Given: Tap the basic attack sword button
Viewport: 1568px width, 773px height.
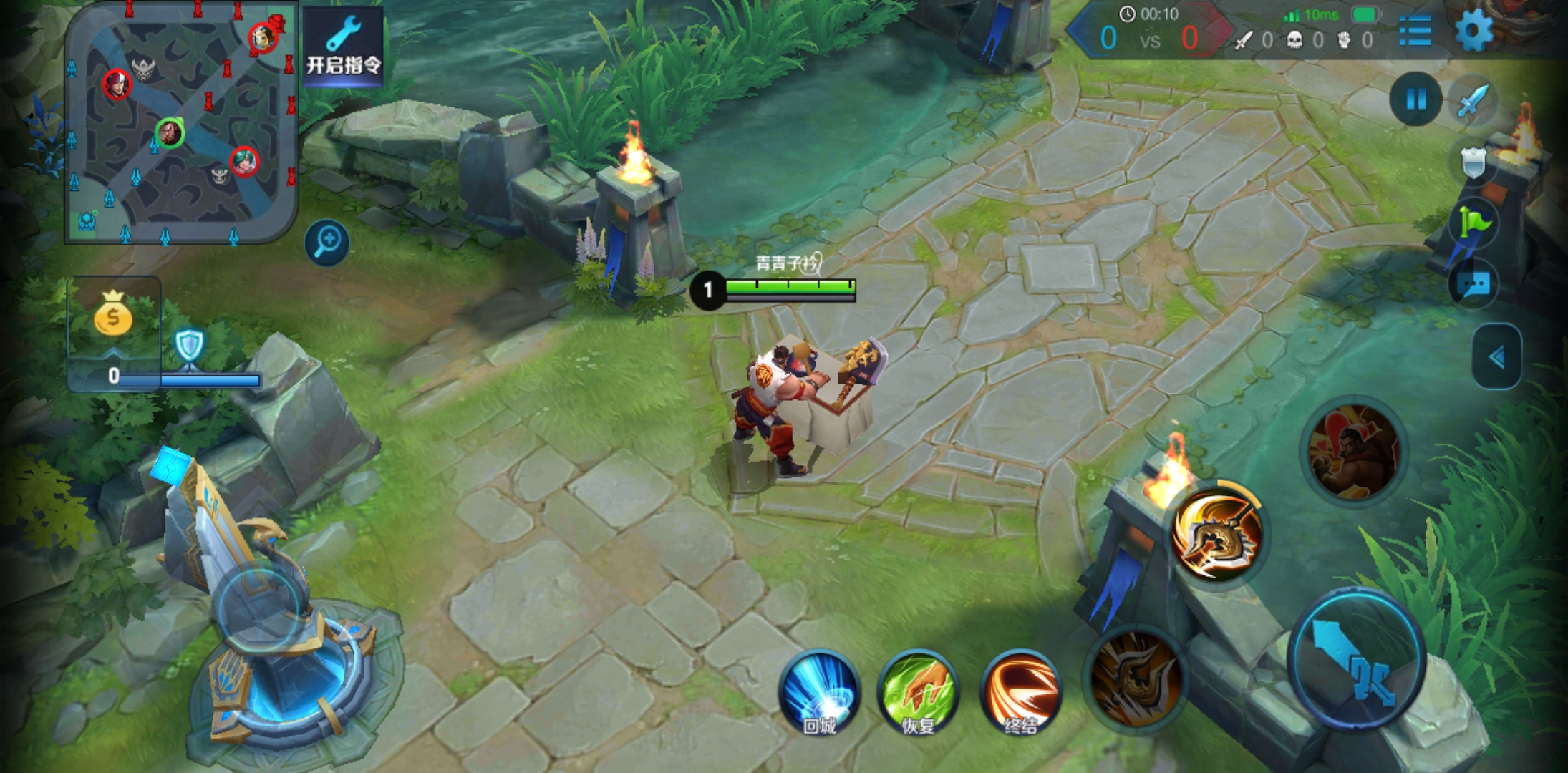Looking at the screenshot, I should pos(1355,658).
